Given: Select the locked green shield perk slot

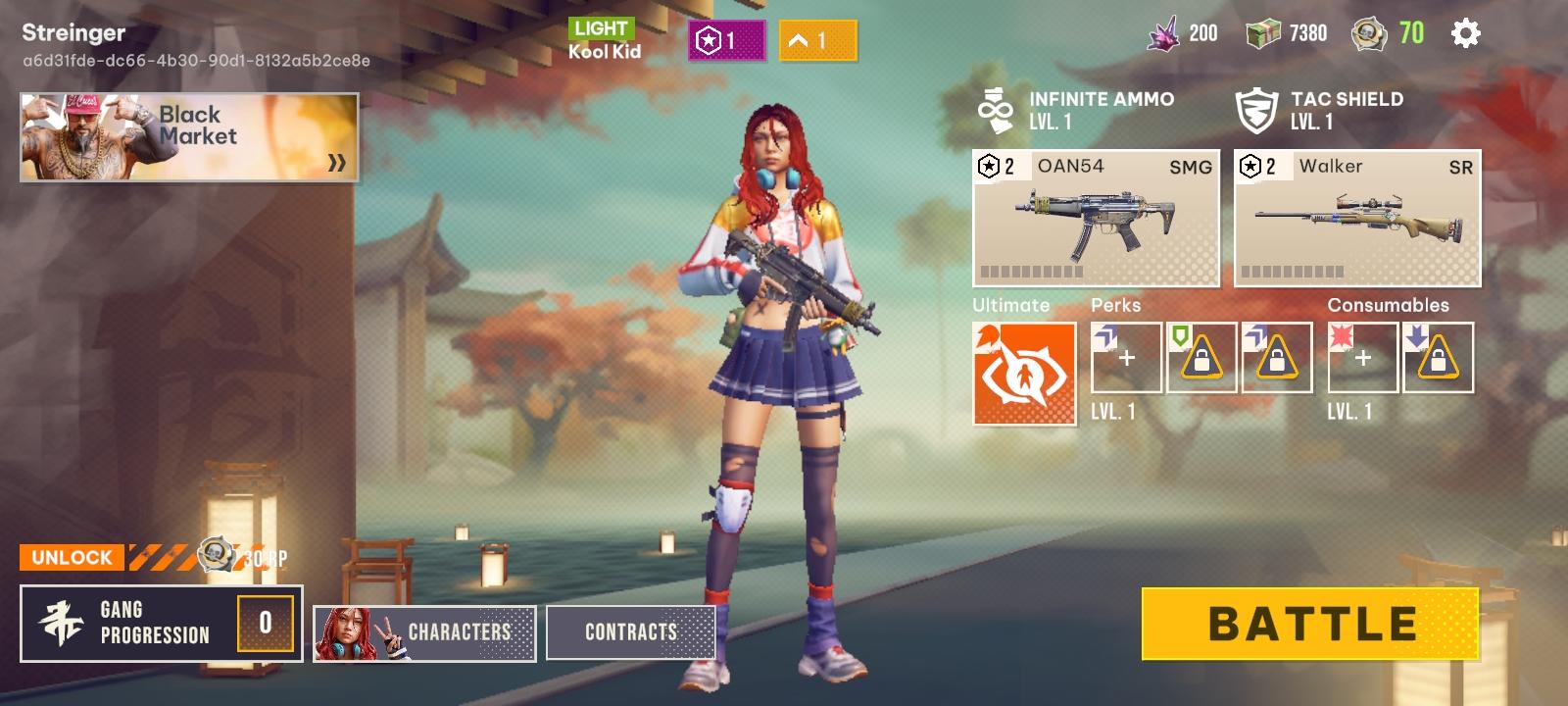Looking at the screenshot, I should click(x=1201, y=358).
